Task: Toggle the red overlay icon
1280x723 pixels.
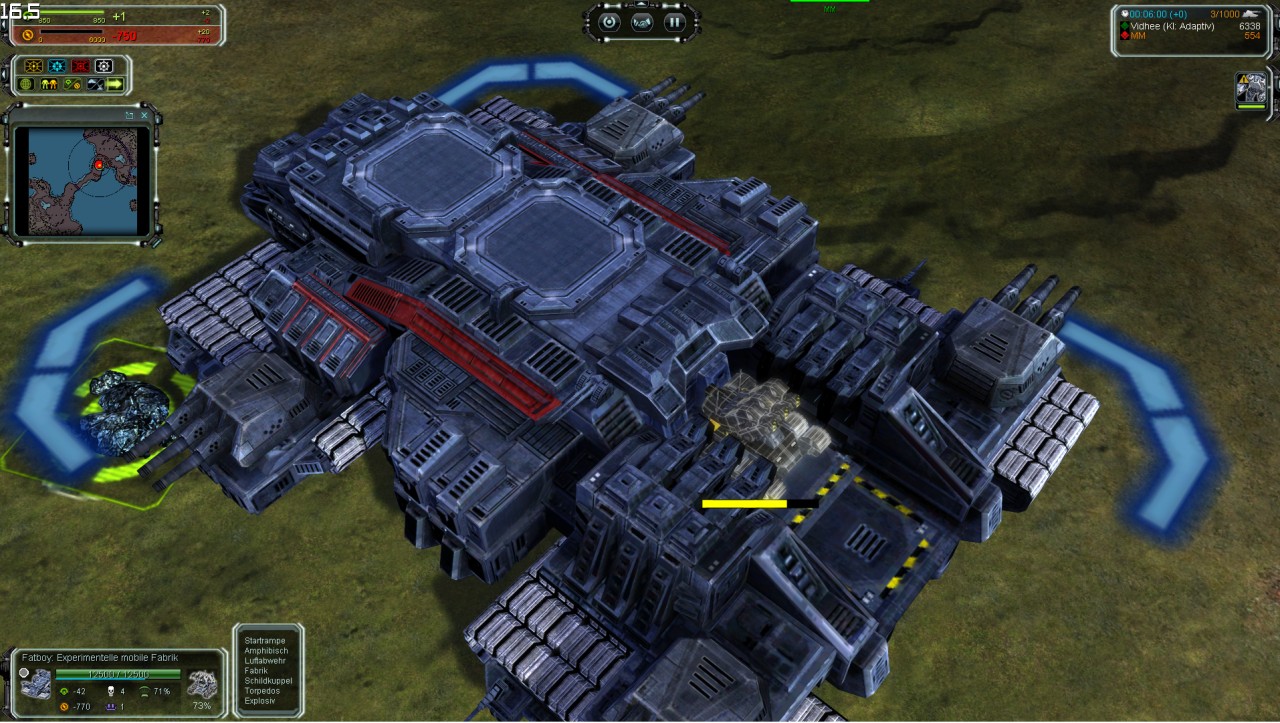Action: 81,66
